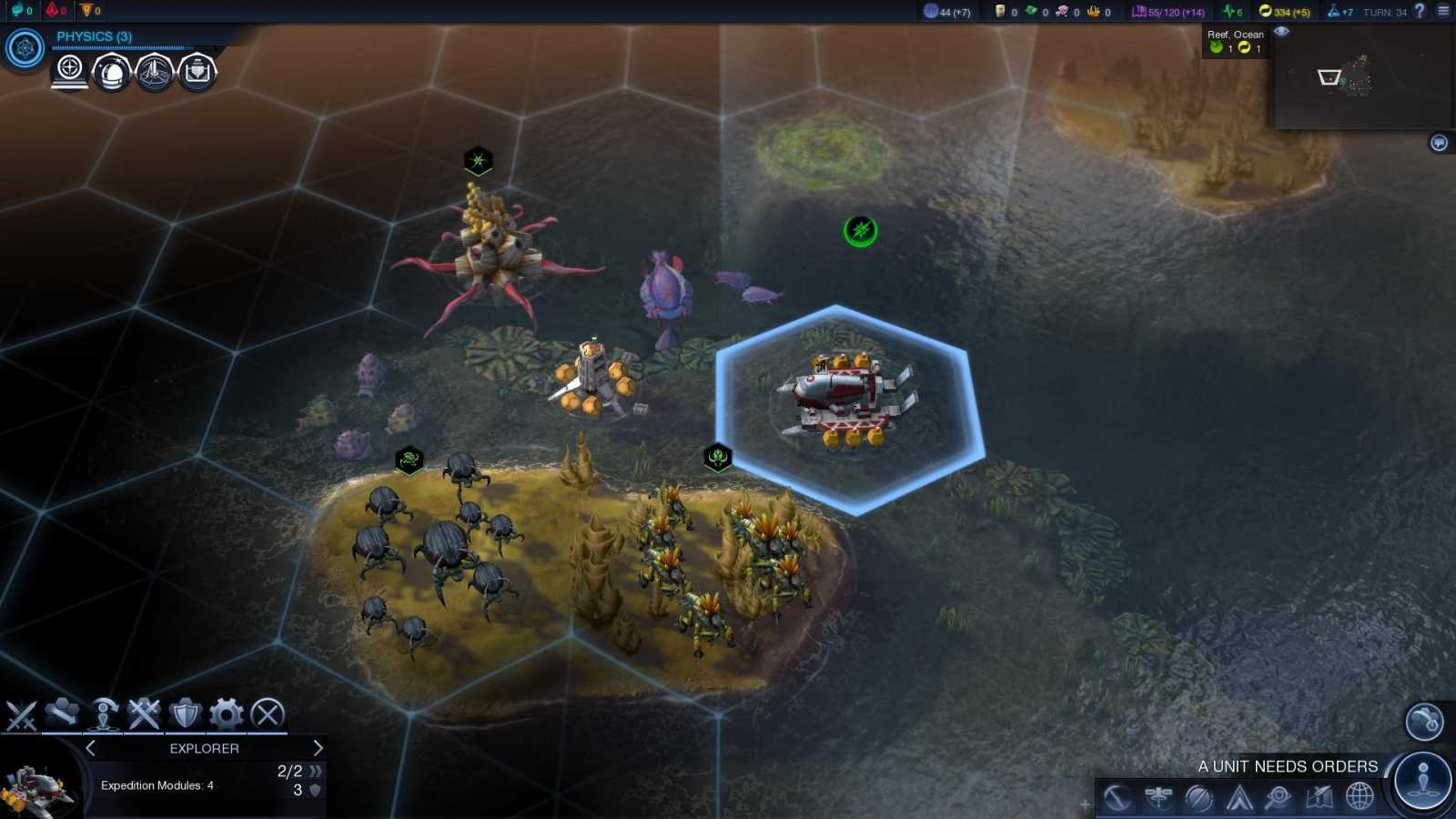1456x819 pixels.
Task: Click the minimap to pan the view
Action: tap(1362, 77)
